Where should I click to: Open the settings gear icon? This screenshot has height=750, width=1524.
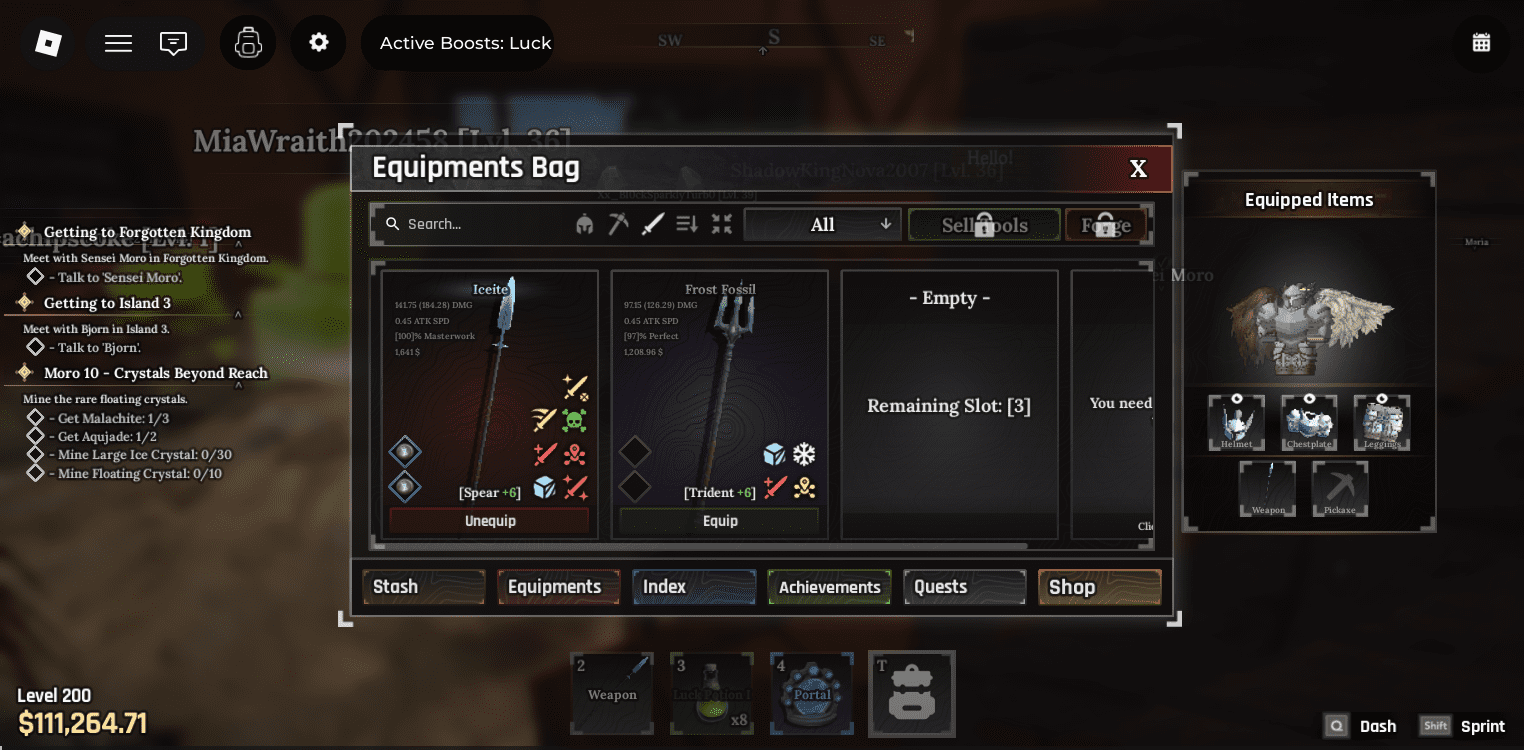click(318, 43)
